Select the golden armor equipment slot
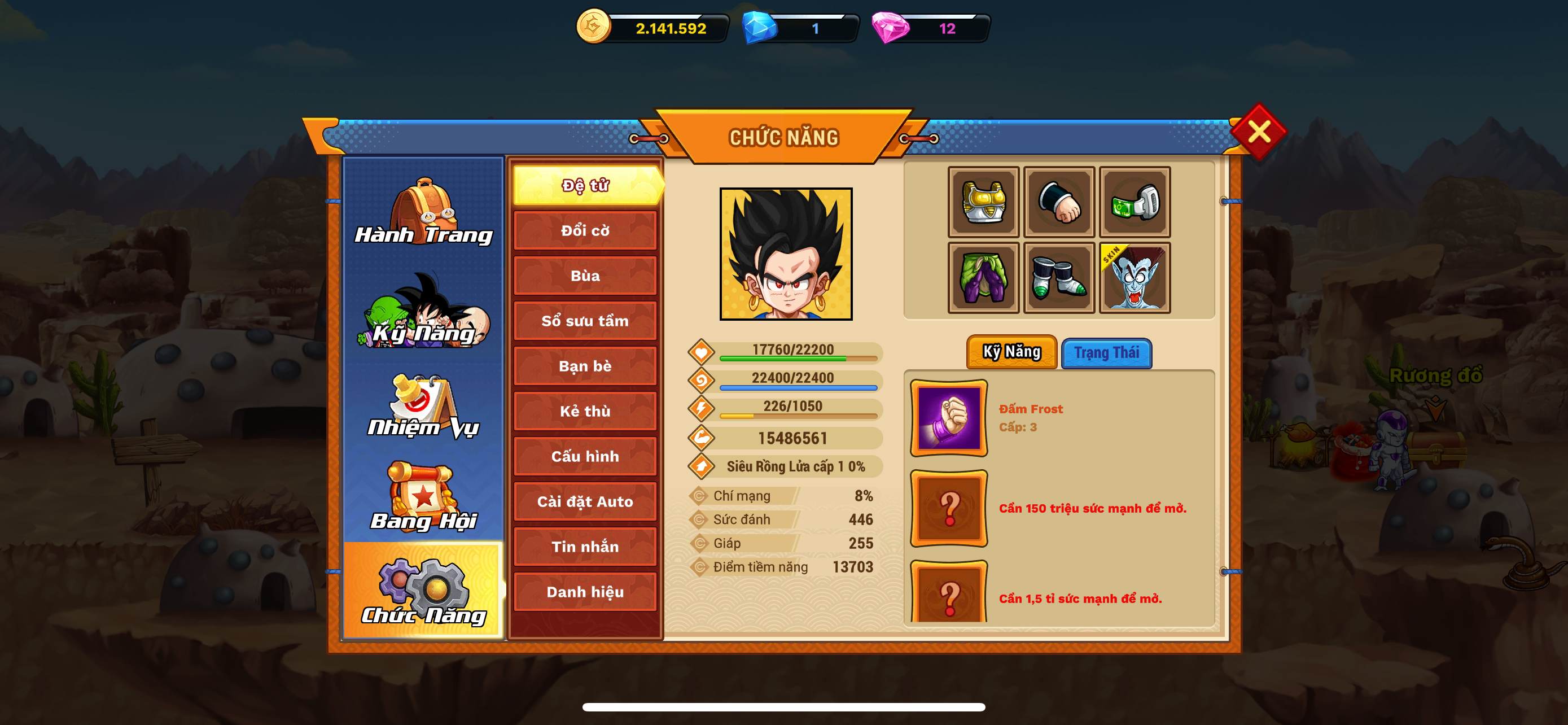This screenshot has height=725, width=1568. 983,202
